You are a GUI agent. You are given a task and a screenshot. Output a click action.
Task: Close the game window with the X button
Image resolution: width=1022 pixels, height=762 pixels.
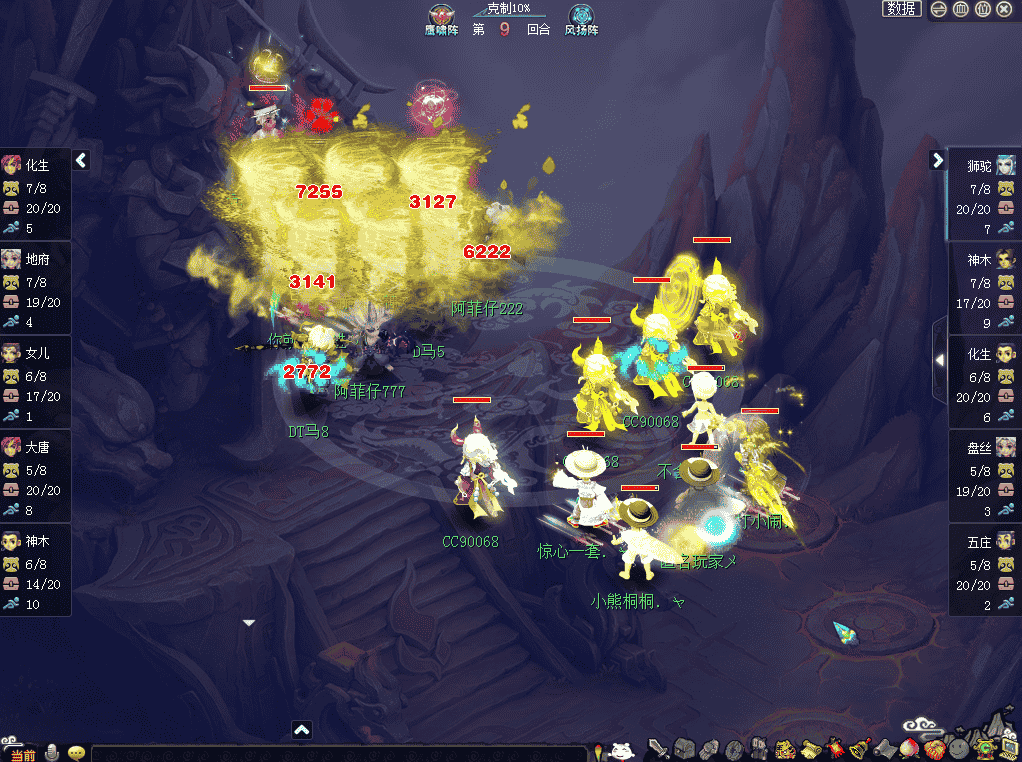1004,9
